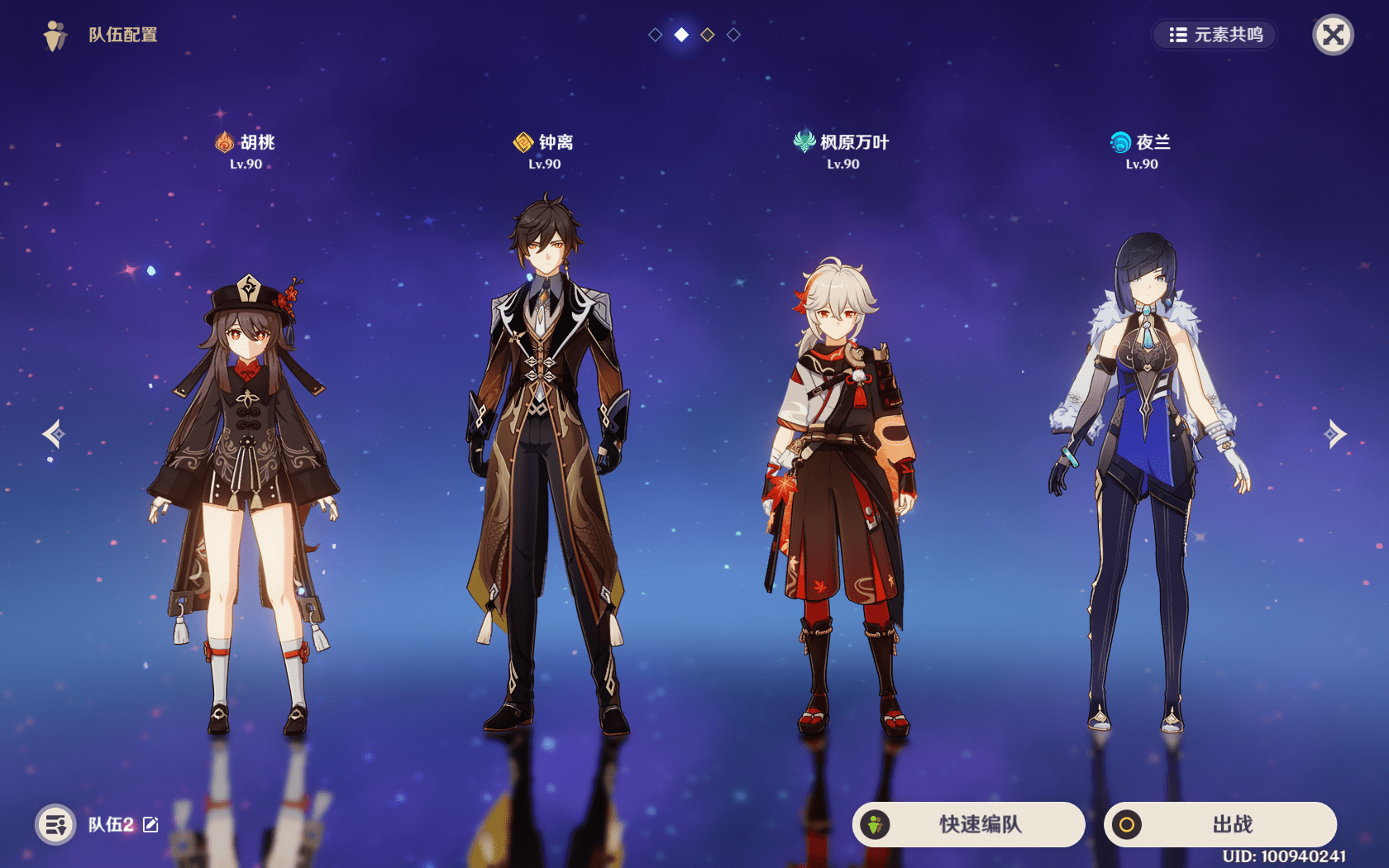Screen dimensions: 1389x868
Task: Open the 元素共鸣 elemental resonance panel
Action: [1215, 35]
